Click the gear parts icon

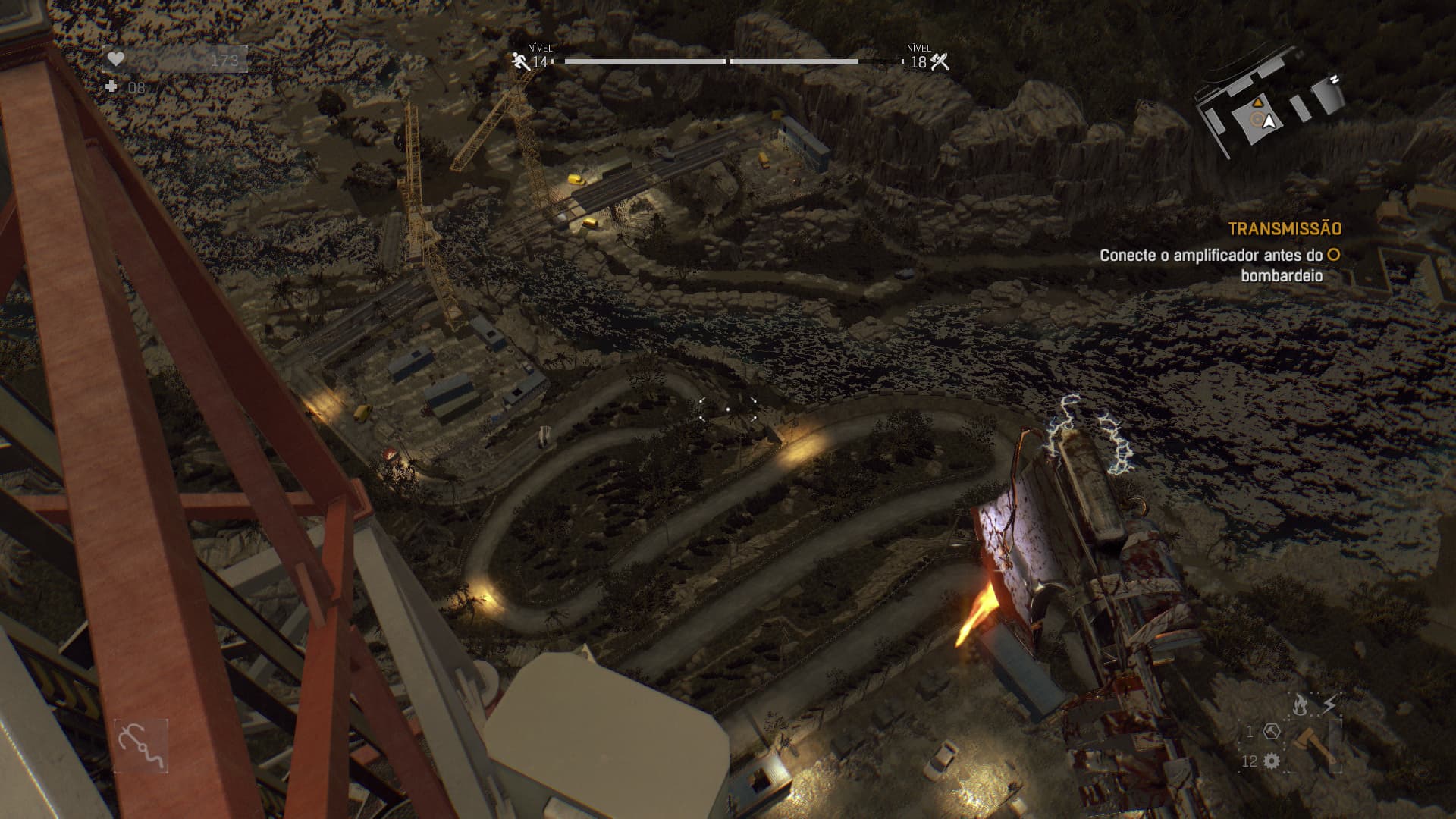click(x=1272, y=761)
